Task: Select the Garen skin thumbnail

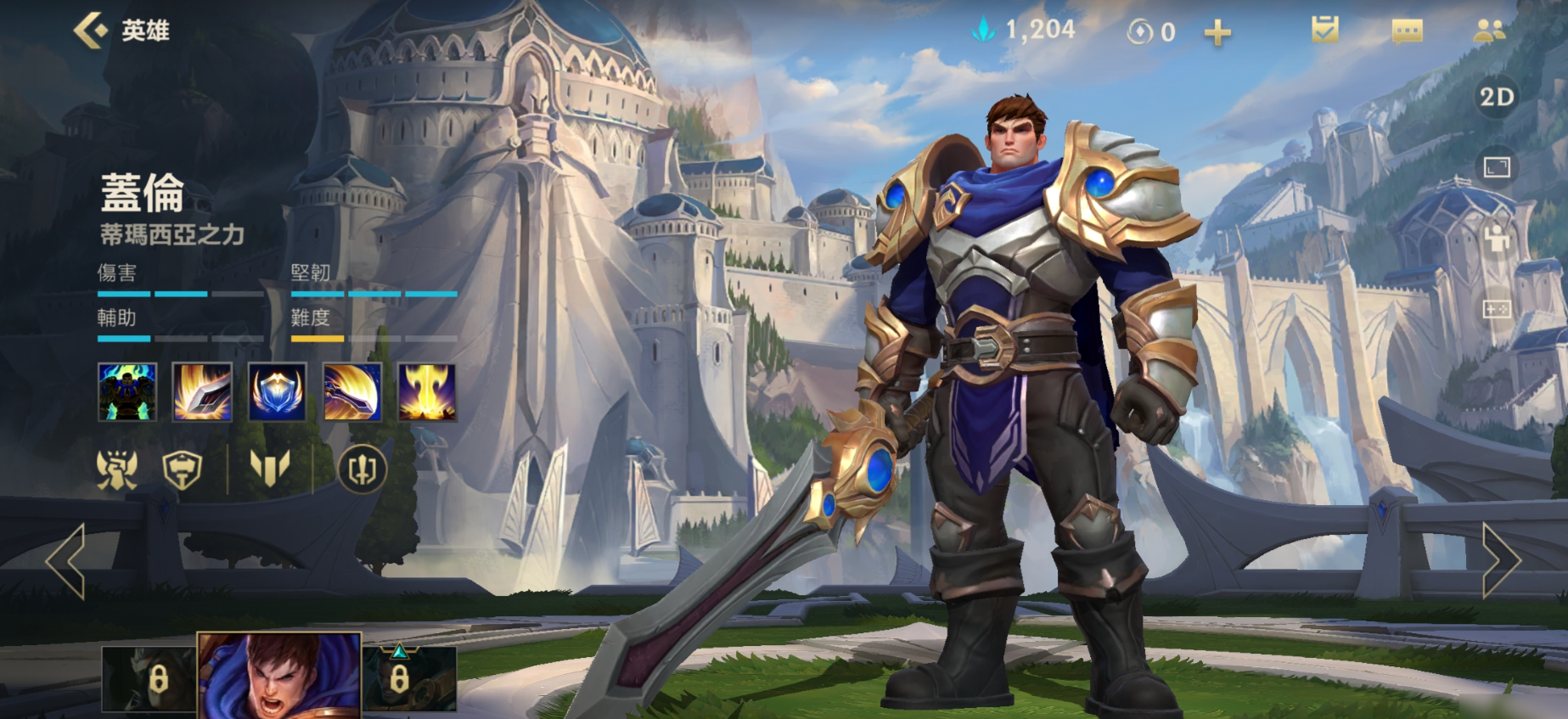Action: 279,676
